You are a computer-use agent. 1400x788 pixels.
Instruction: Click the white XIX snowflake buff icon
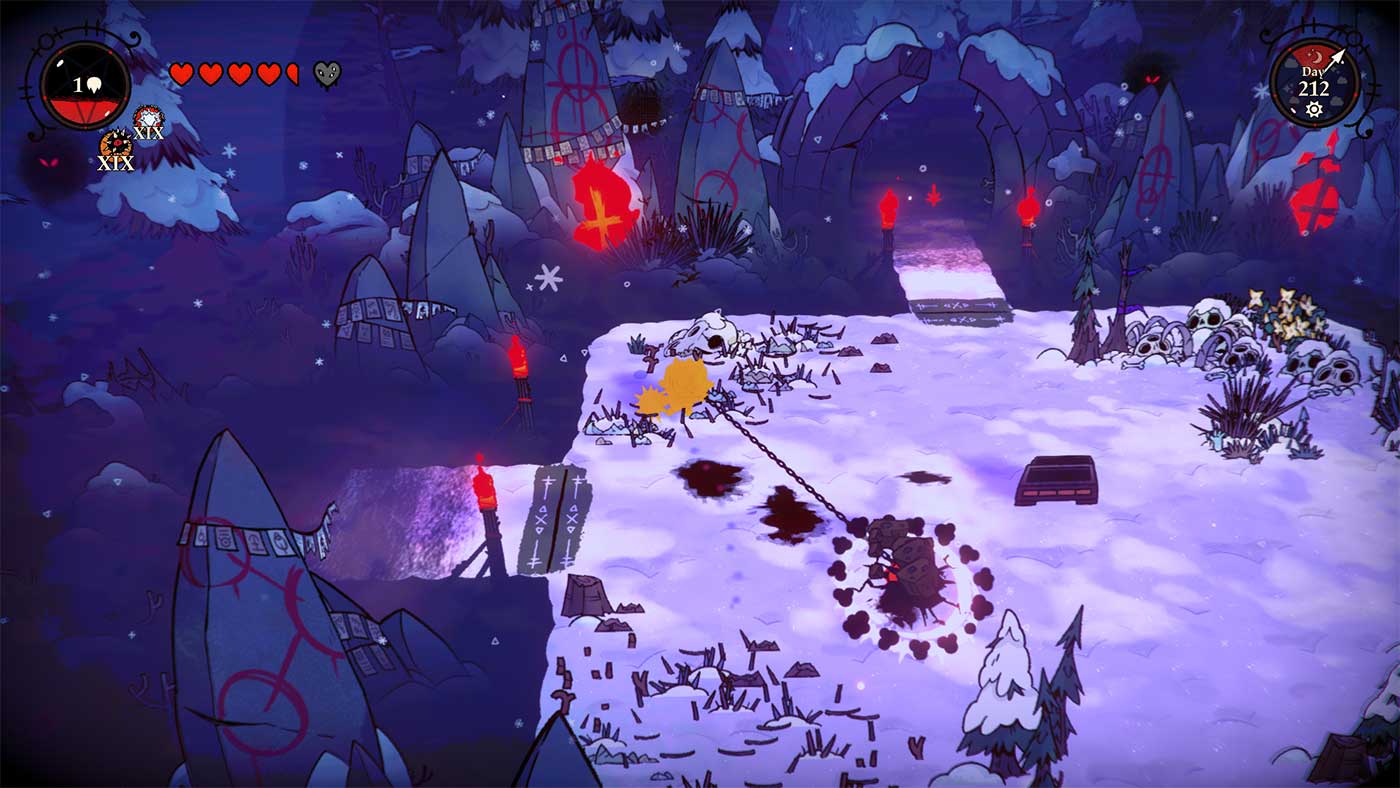[x=146, y=116]
